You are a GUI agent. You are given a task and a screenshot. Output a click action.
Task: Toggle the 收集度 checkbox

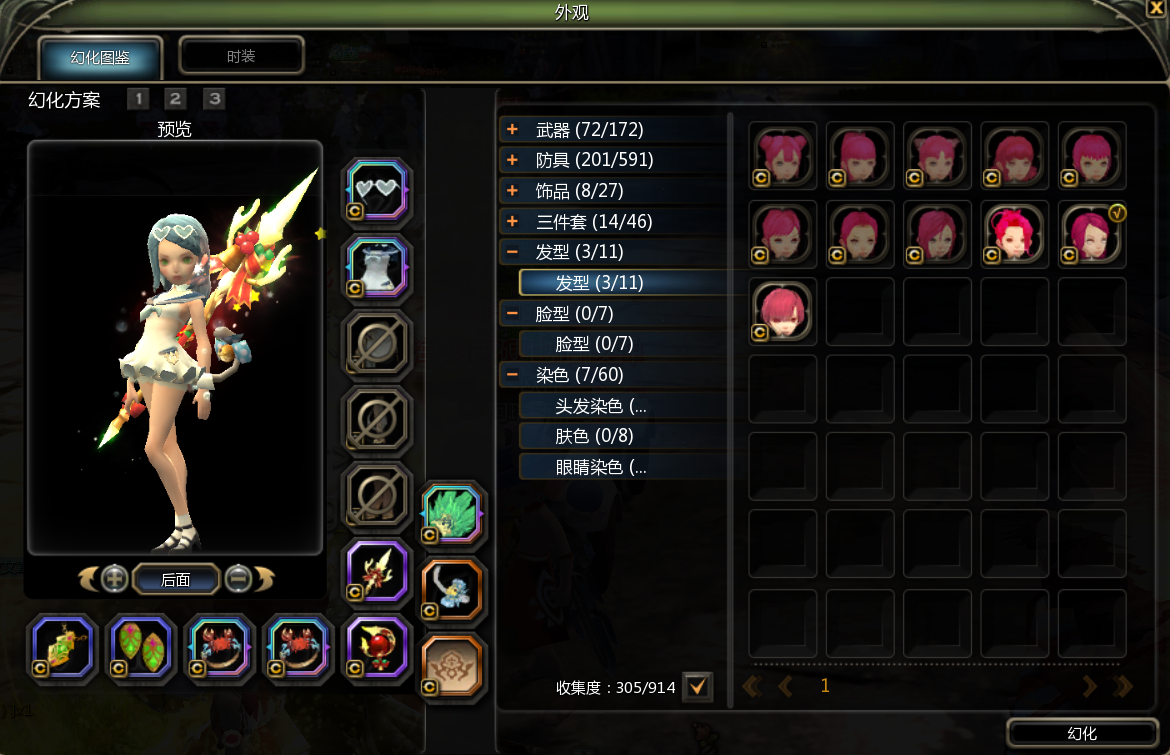coord(698,687)
